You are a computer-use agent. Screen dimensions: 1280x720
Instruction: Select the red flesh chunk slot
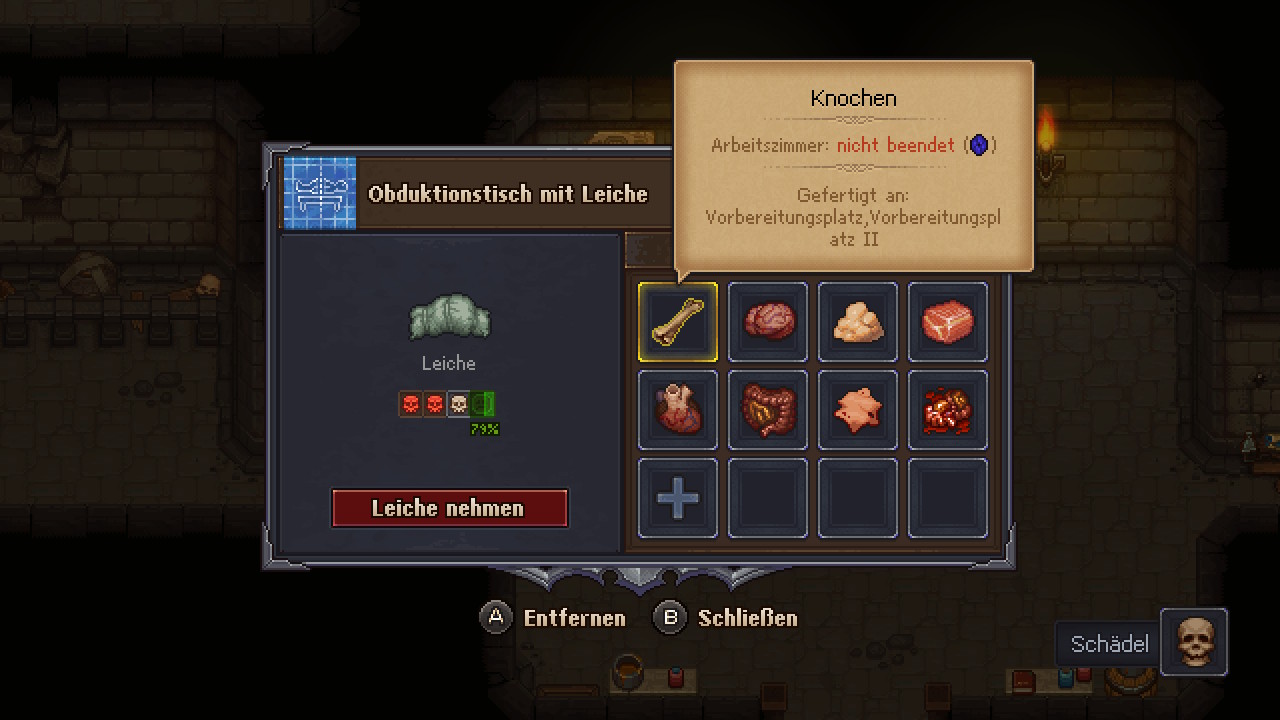coord(948,322)
